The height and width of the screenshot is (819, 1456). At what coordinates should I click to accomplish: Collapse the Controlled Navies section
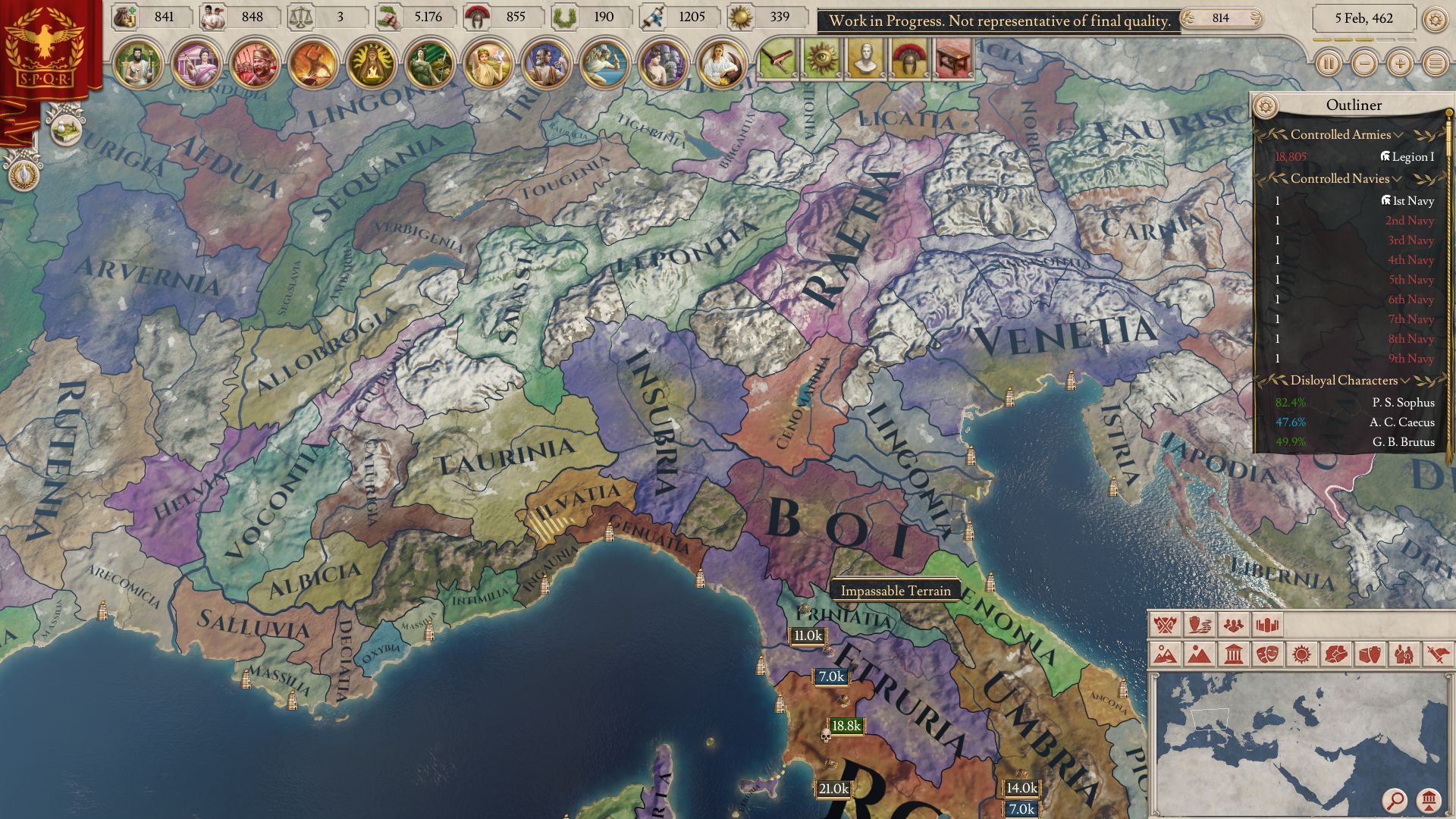coord(1397,179)
